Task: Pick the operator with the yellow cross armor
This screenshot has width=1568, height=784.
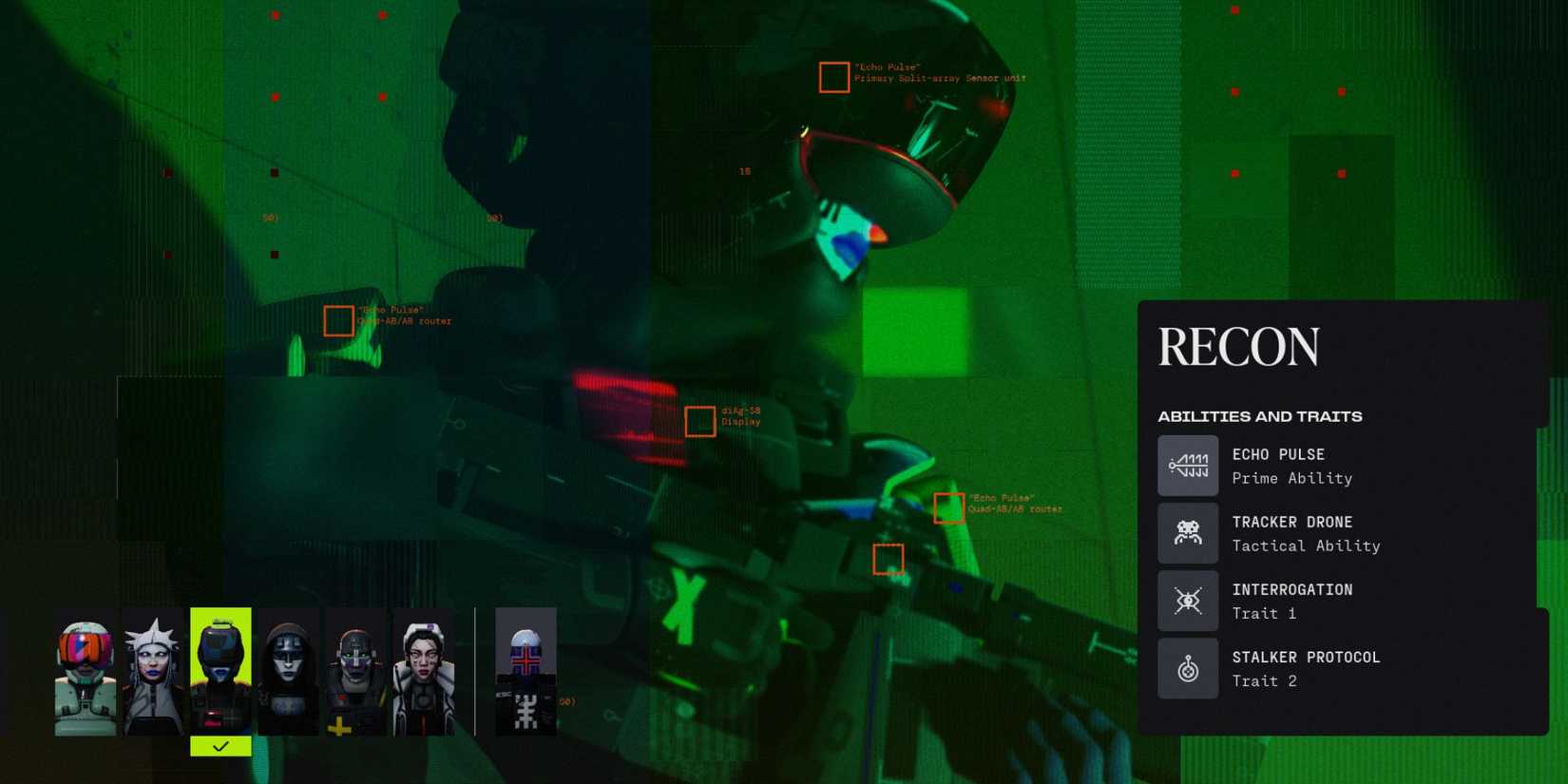Action: pos(355,670)
